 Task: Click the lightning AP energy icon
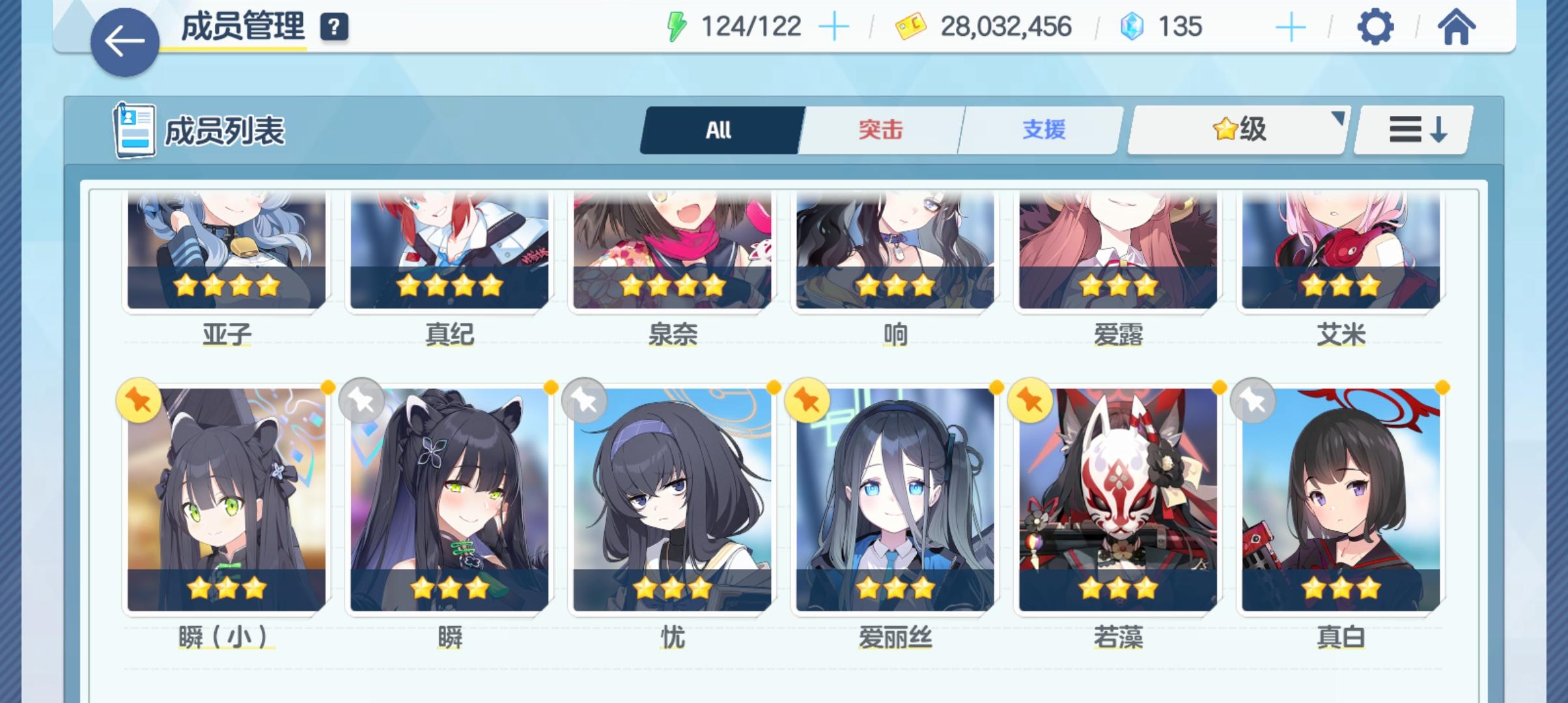[677, 26]
